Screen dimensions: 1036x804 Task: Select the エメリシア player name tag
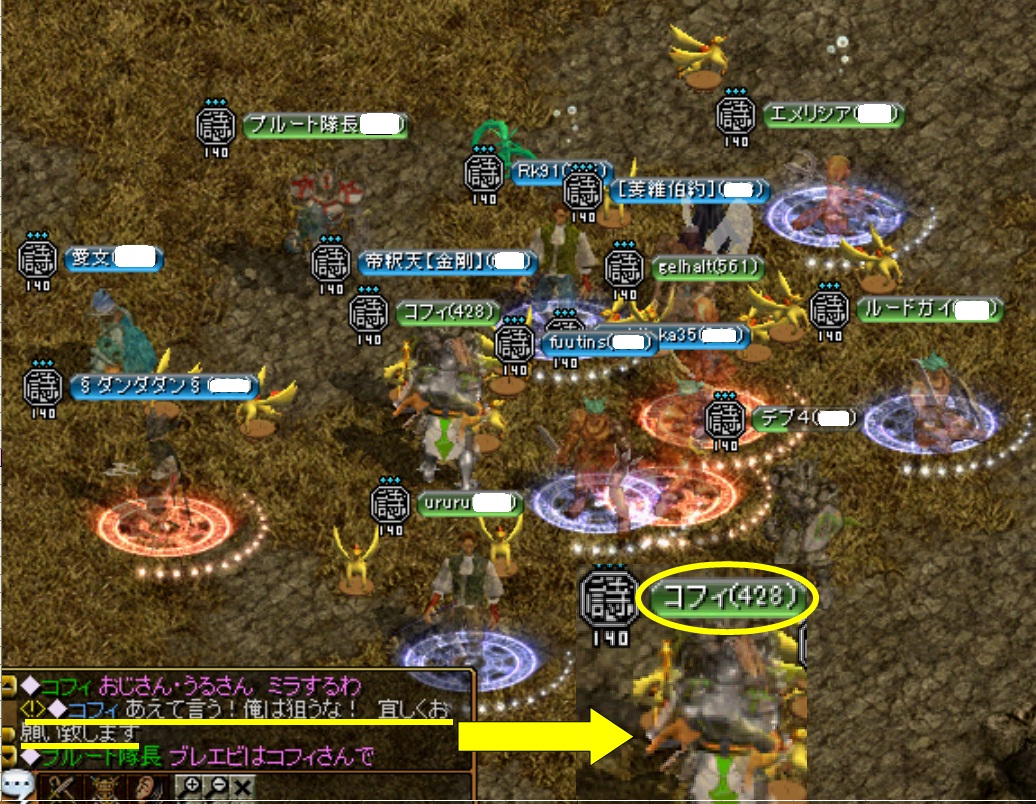tap(832, 115)
